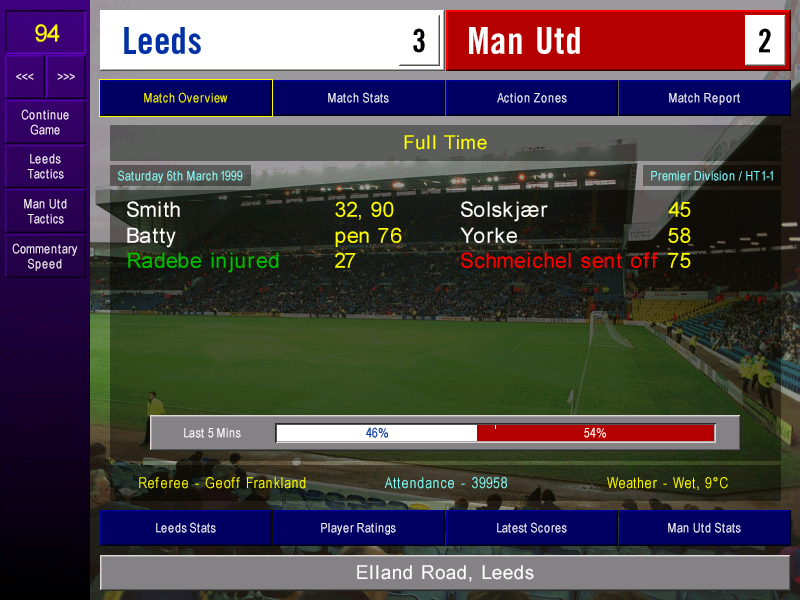View Leeds Stats
The width and height of the screenshot is (800, 600).
click(185, 528)
